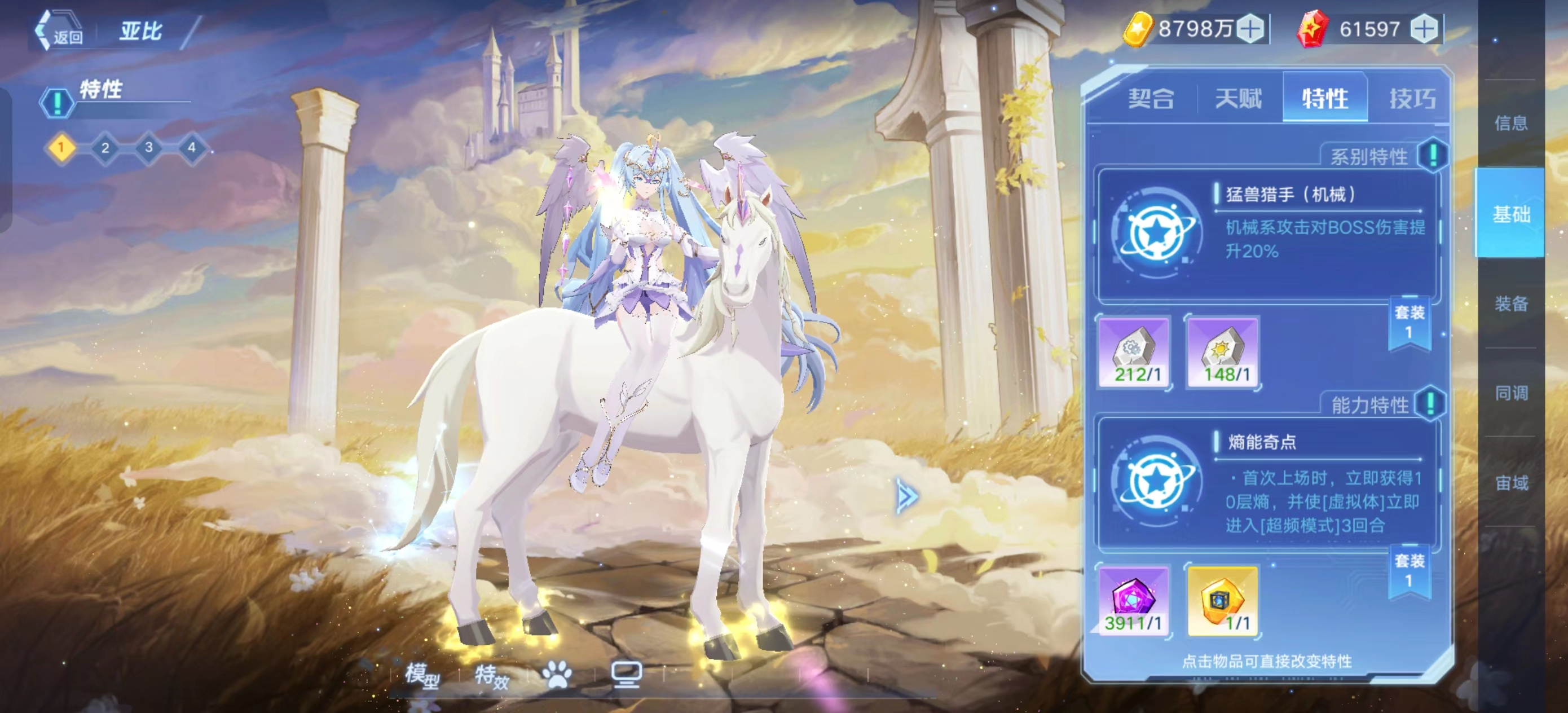
Task: Click the paw print icon
Action: (556, 675)
